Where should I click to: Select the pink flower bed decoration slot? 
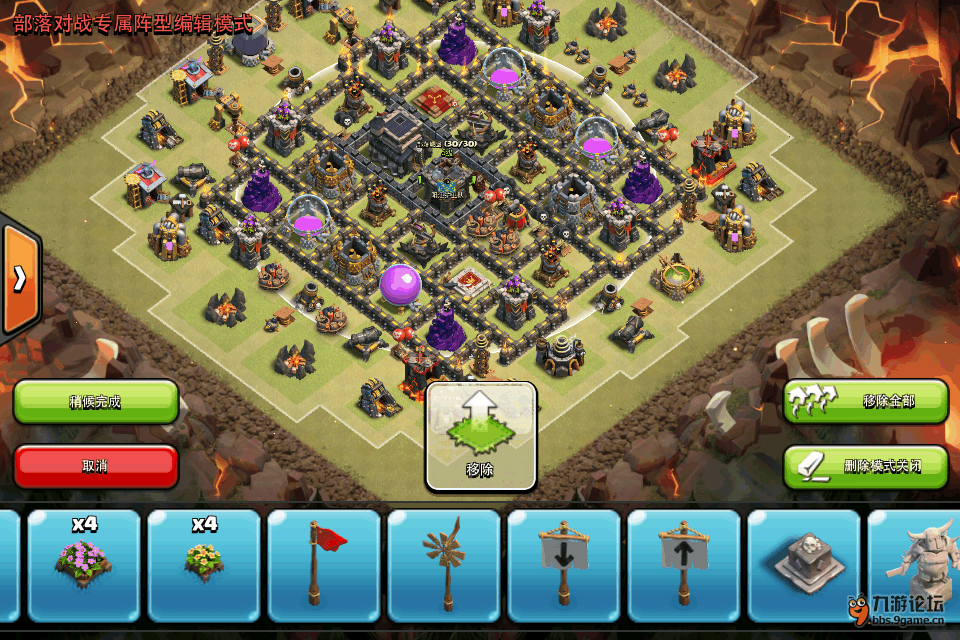(x=84, y=565)
